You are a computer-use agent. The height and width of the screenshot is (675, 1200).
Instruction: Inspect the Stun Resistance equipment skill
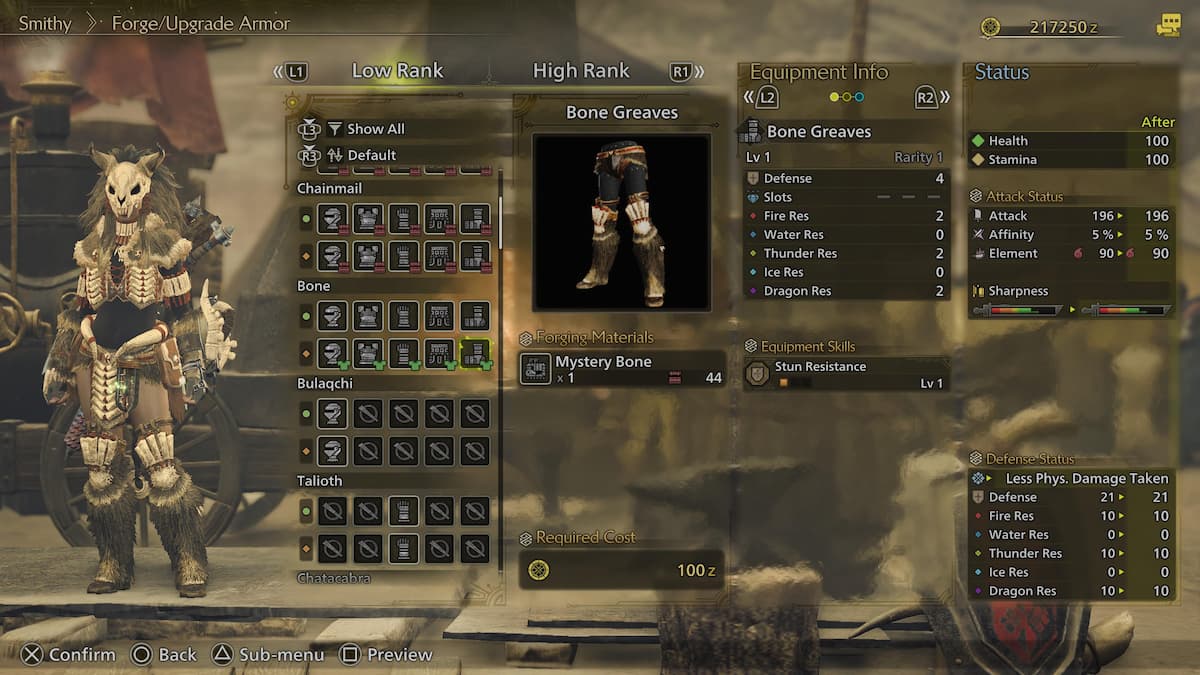click(846, 374)
